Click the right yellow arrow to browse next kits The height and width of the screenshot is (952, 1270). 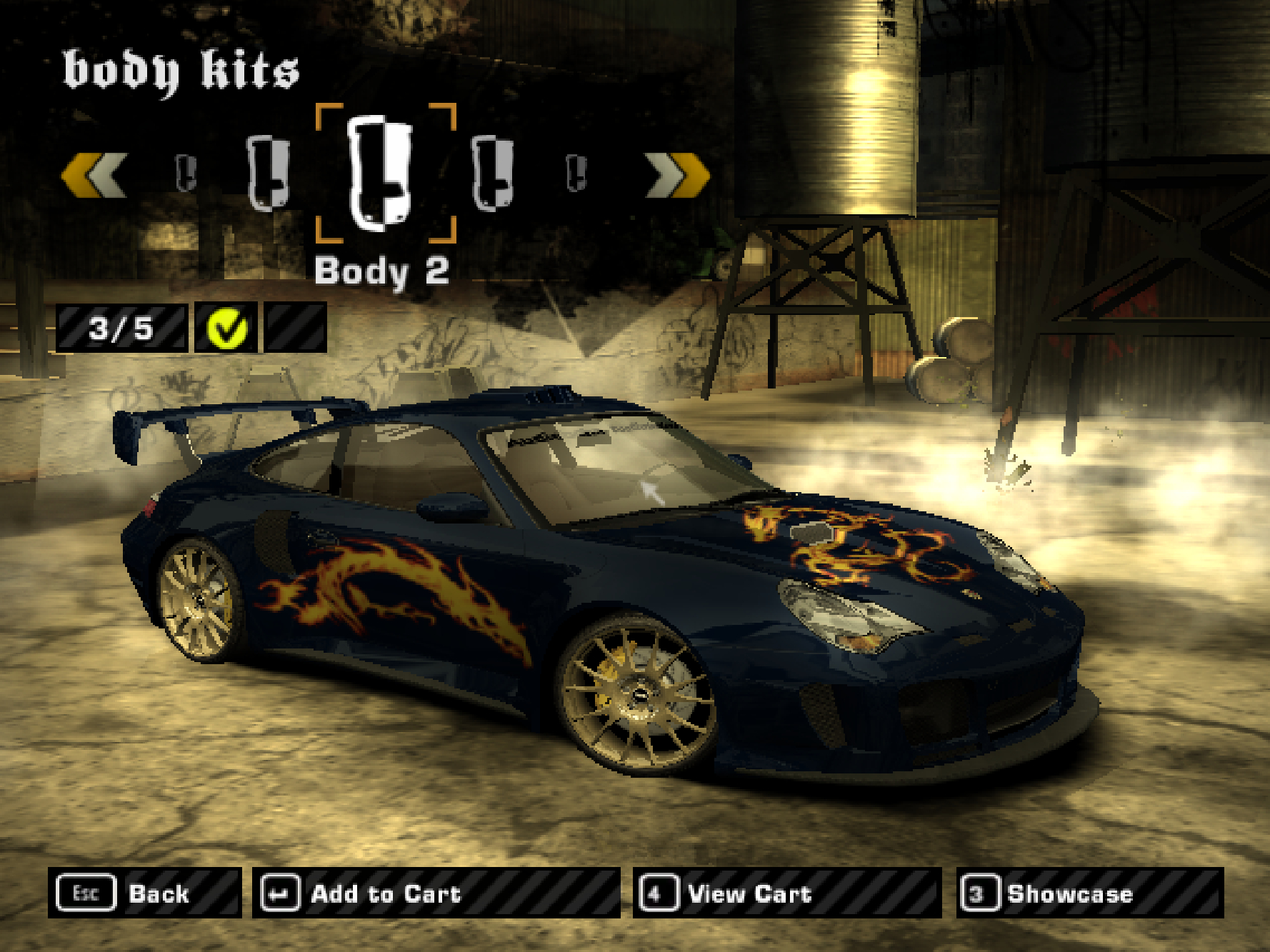tap(676, 174)
